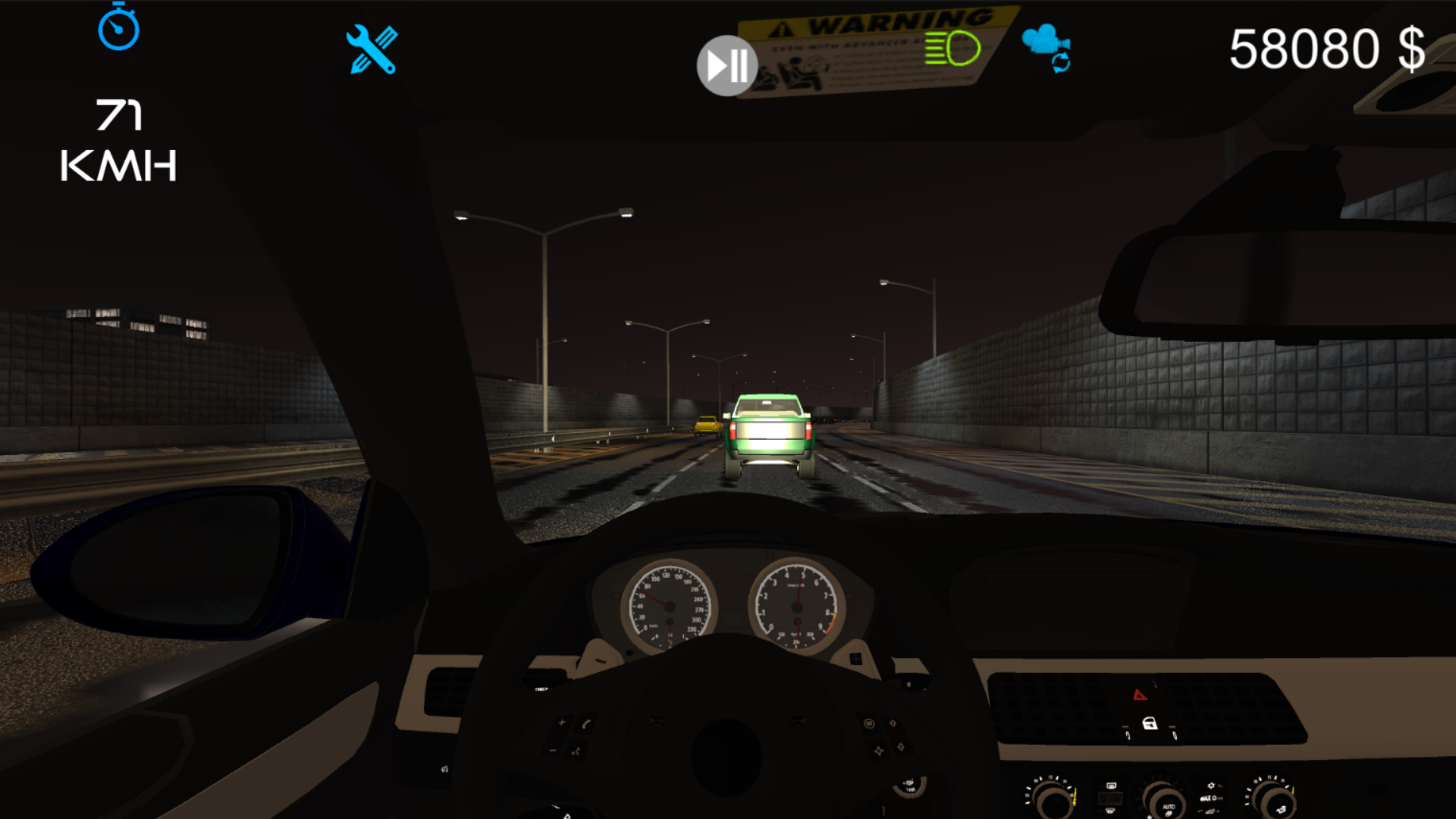Toggle the phone button on the steering wheel
This screenshot has width=1456, height=819.
[585, 724]
